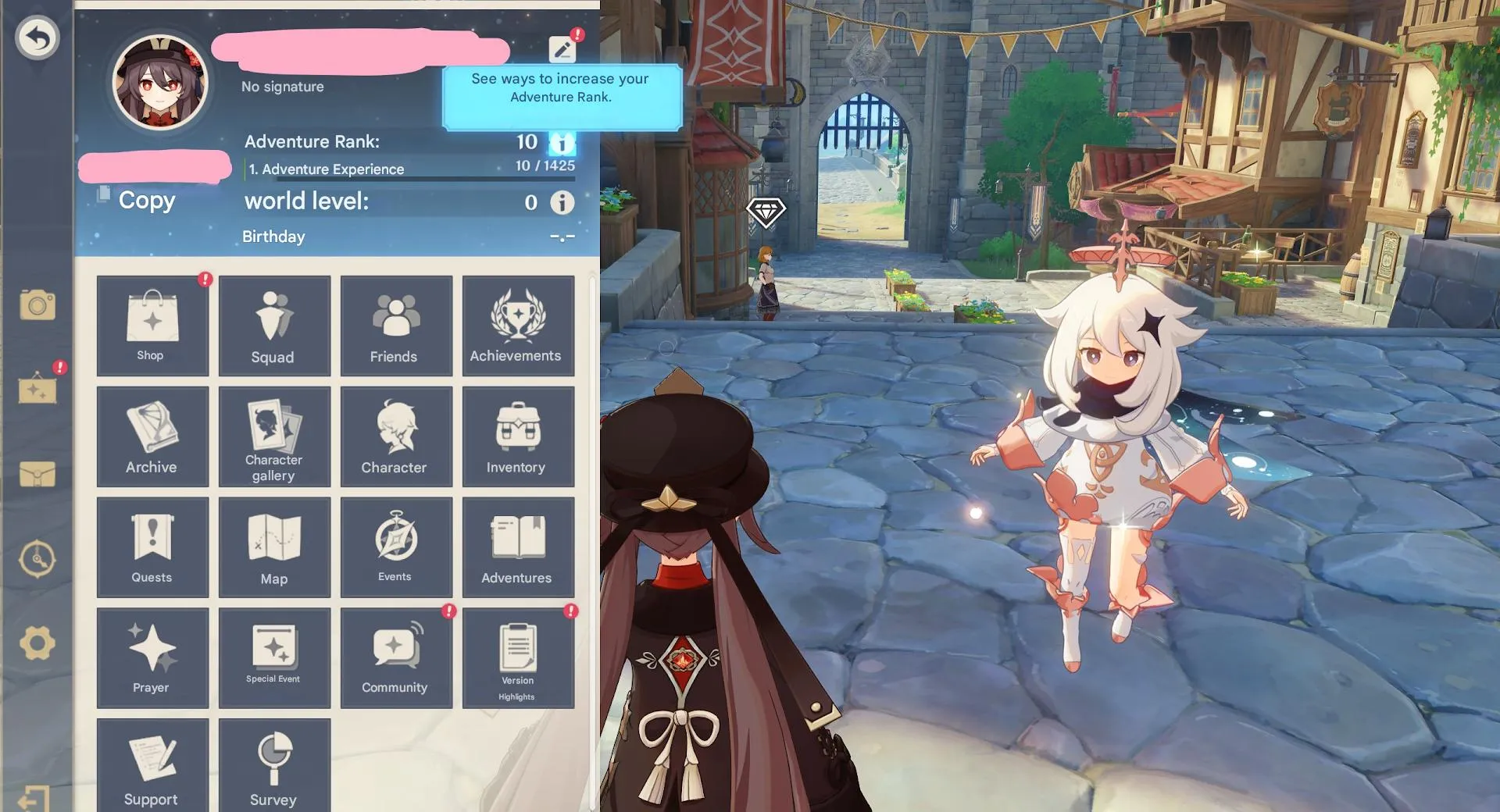Open the Events compass tile
1500x812 pixels.
pyautogui.click(x=396, y=547)
